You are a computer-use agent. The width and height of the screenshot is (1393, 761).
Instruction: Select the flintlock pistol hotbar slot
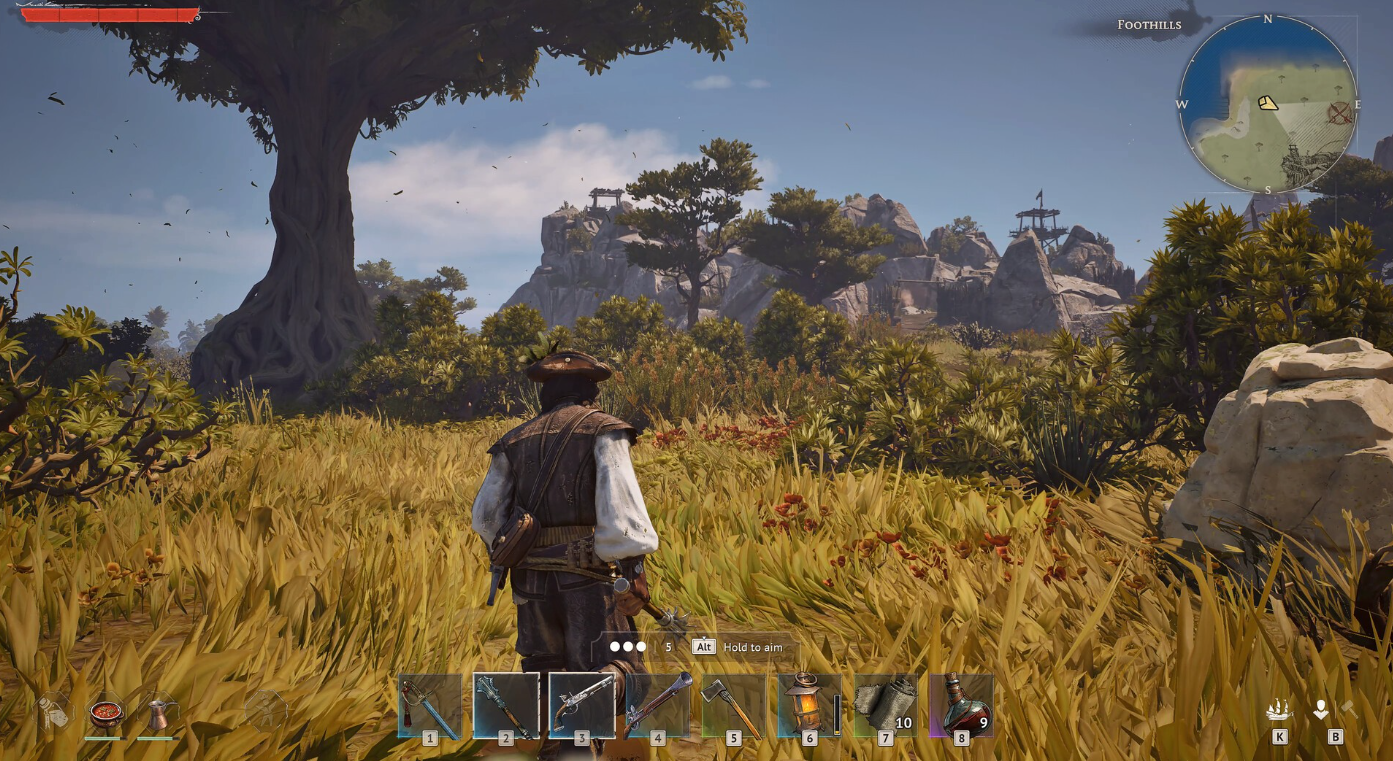(581, 706)
